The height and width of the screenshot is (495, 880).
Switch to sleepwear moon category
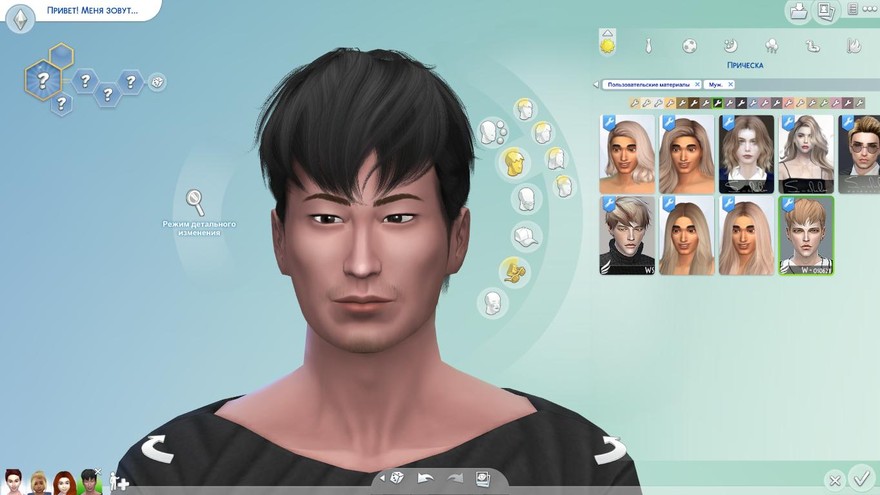[x=730, y=46]
